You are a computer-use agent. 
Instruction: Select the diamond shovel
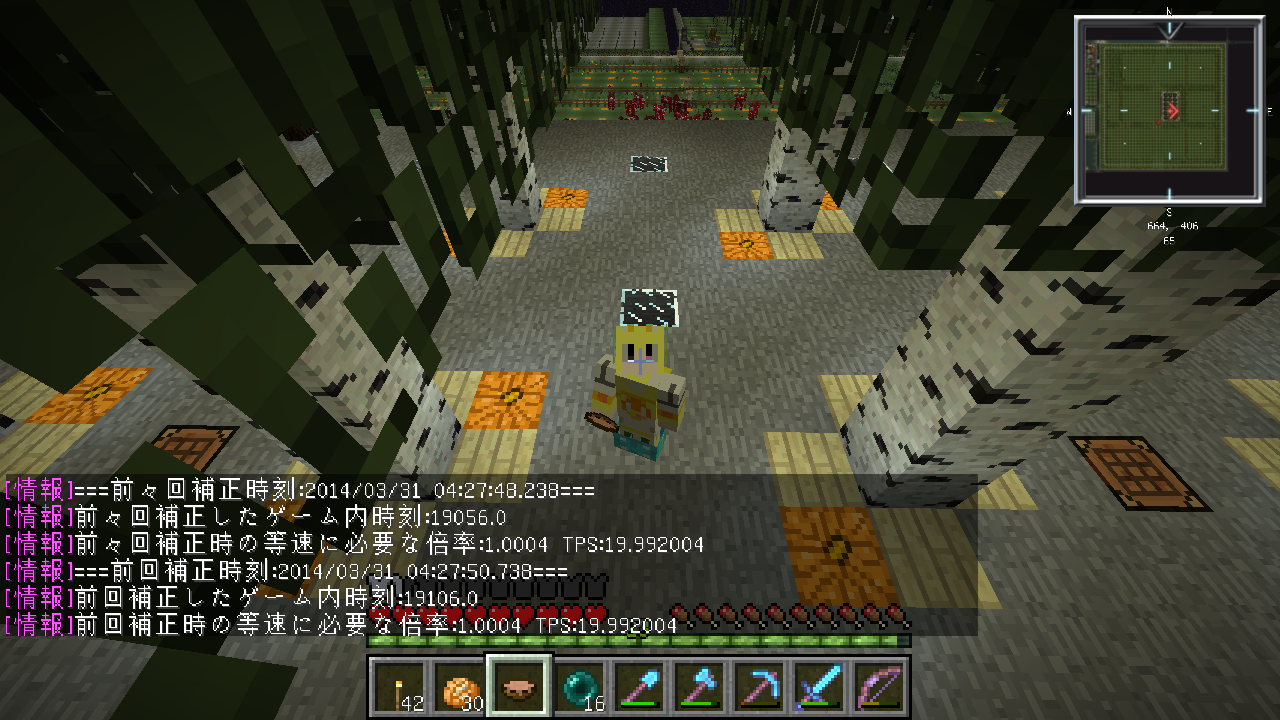coord(639,688)
